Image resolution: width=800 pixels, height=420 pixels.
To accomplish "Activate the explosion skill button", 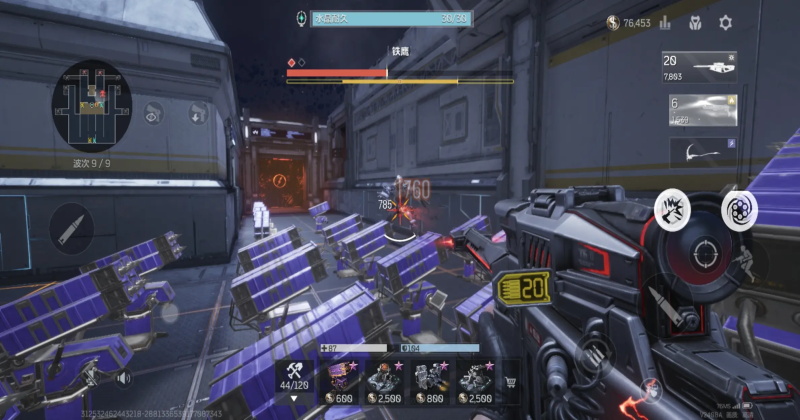I will click(x=672, y=208).
